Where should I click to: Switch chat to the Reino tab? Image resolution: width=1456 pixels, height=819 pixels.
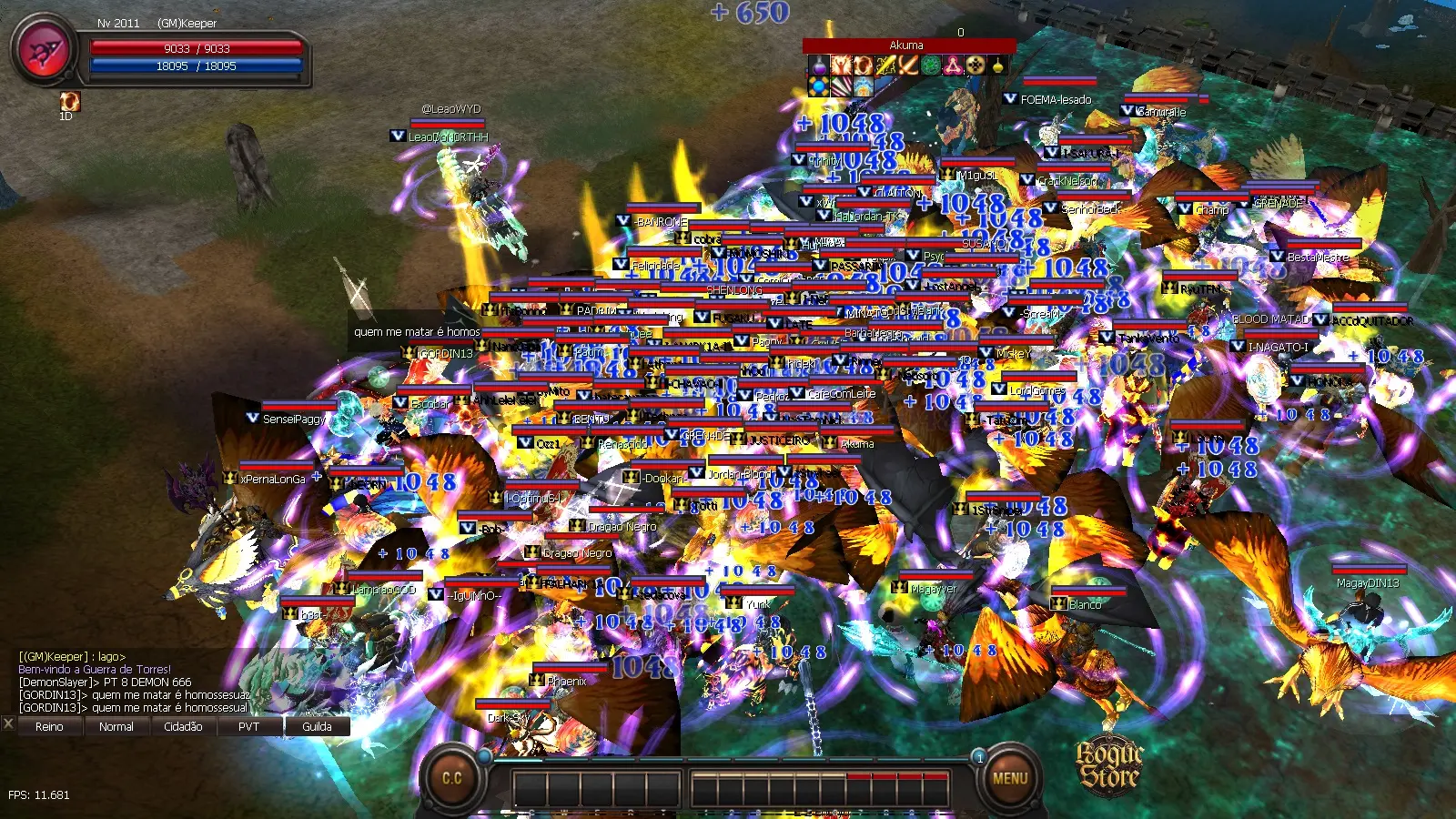[49, 726]
